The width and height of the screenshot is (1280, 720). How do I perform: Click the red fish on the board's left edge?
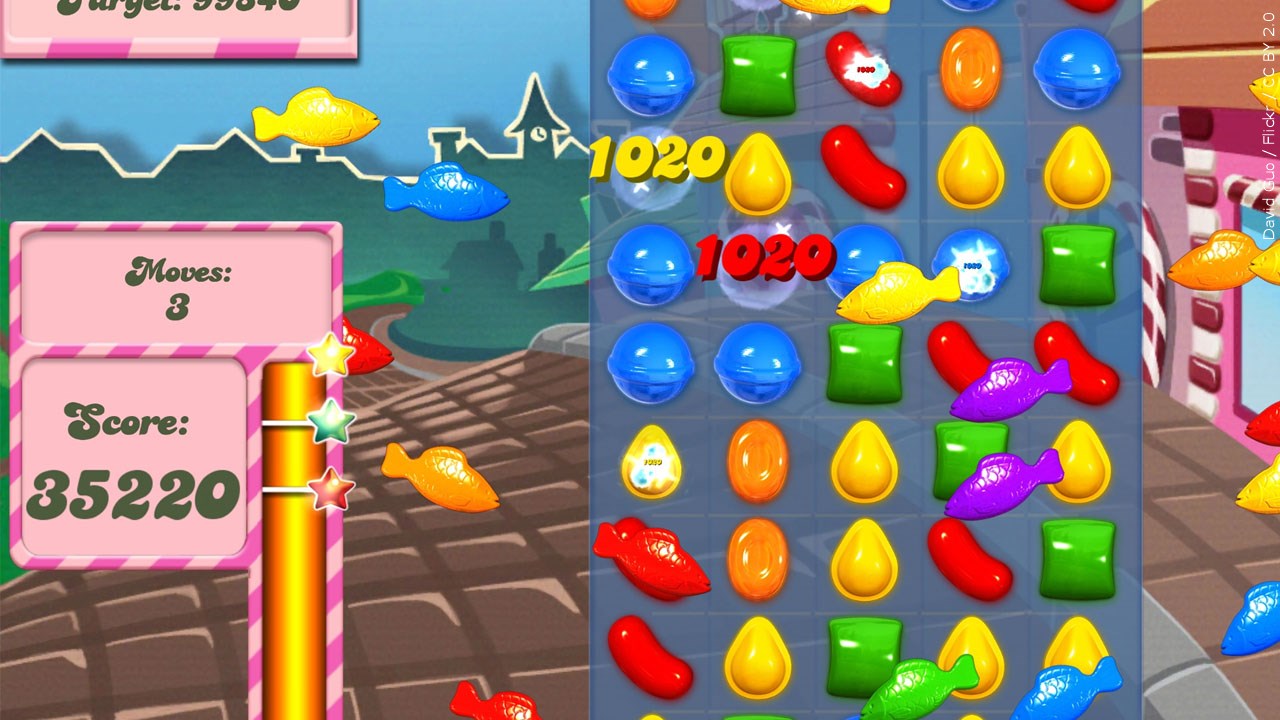tap(650, 560)
